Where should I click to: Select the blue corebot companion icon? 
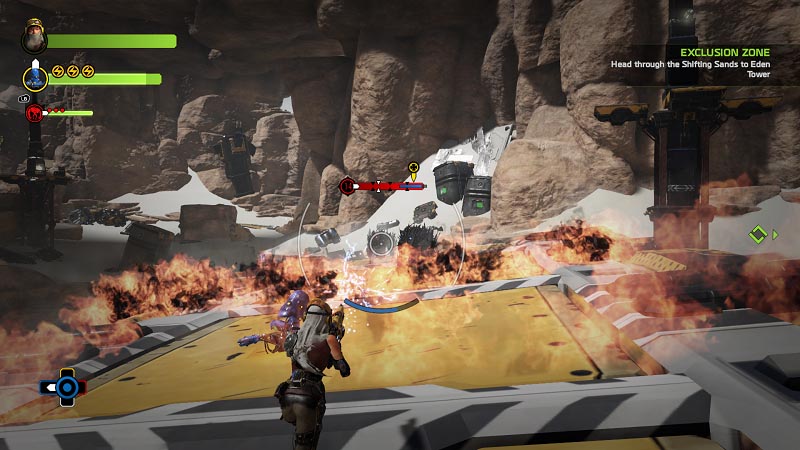(x=35, y=77)
